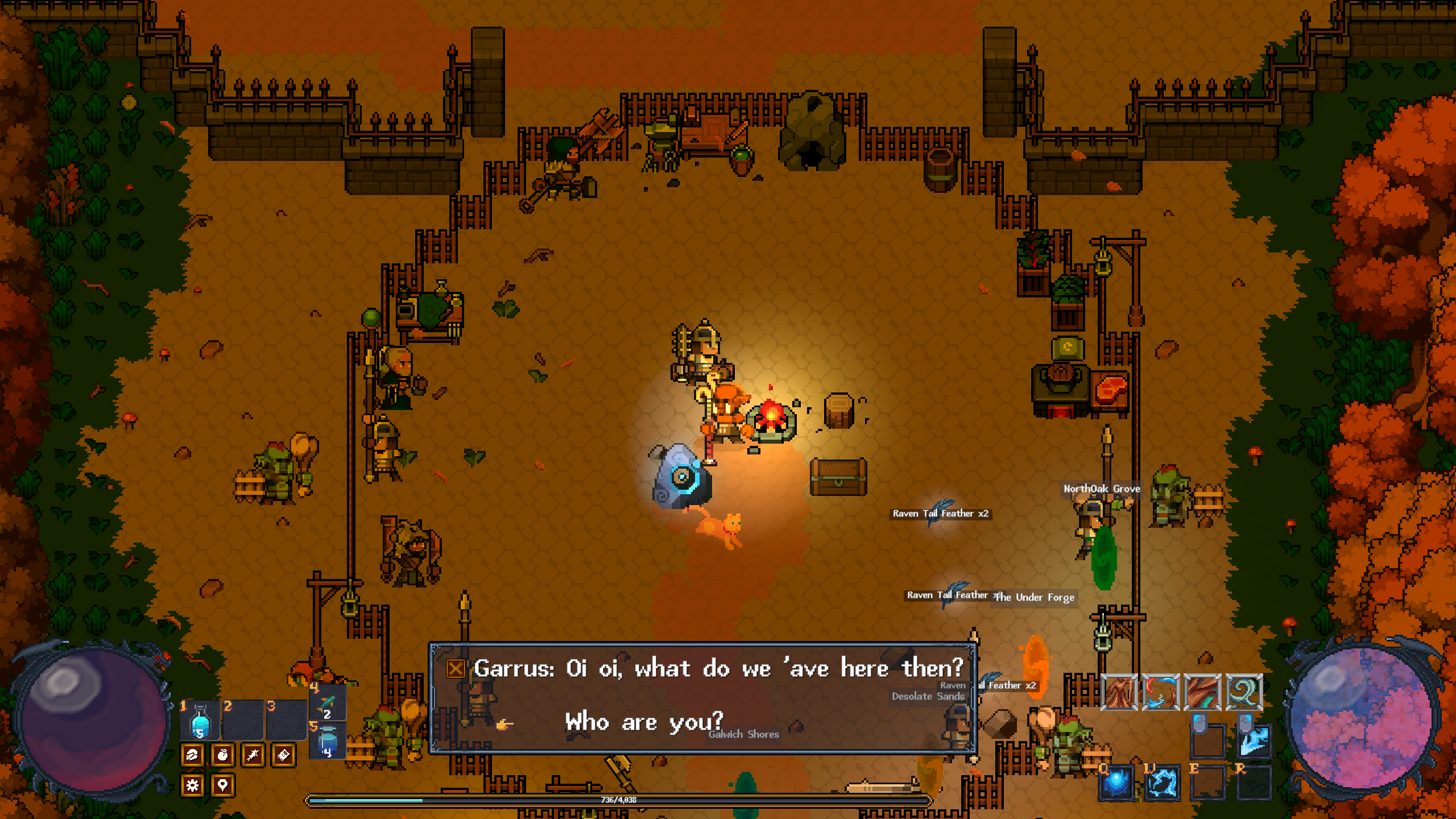The image size is (1456, 819).
Task: Open the map pin button
Action: [x=222, y=785]
